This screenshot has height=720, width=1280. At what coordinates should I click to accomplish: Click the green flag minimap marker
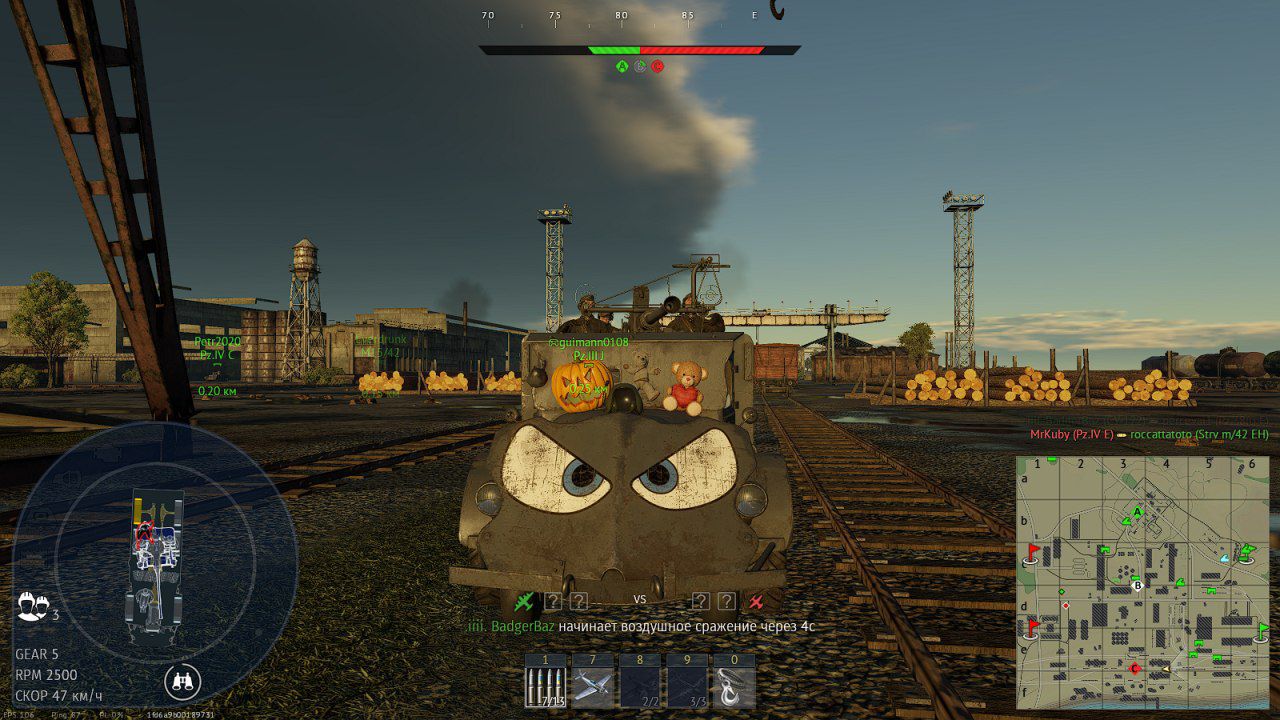[1262, 630]
